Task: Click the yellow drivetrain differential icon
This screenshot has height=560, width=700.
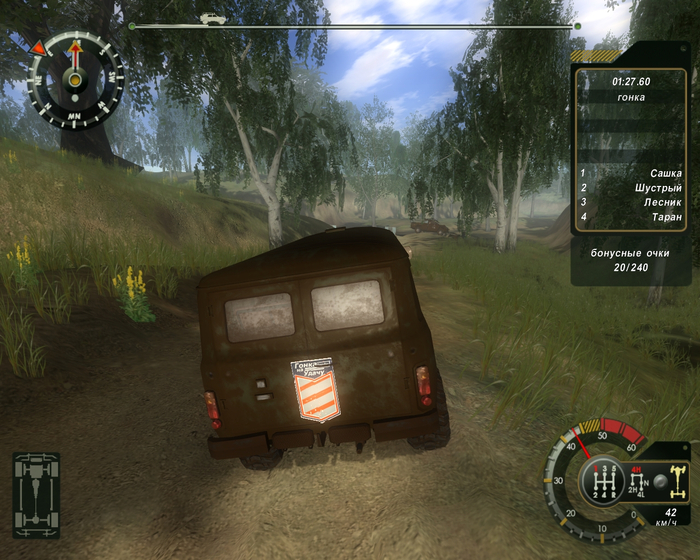Action: (x=676, y=483)
